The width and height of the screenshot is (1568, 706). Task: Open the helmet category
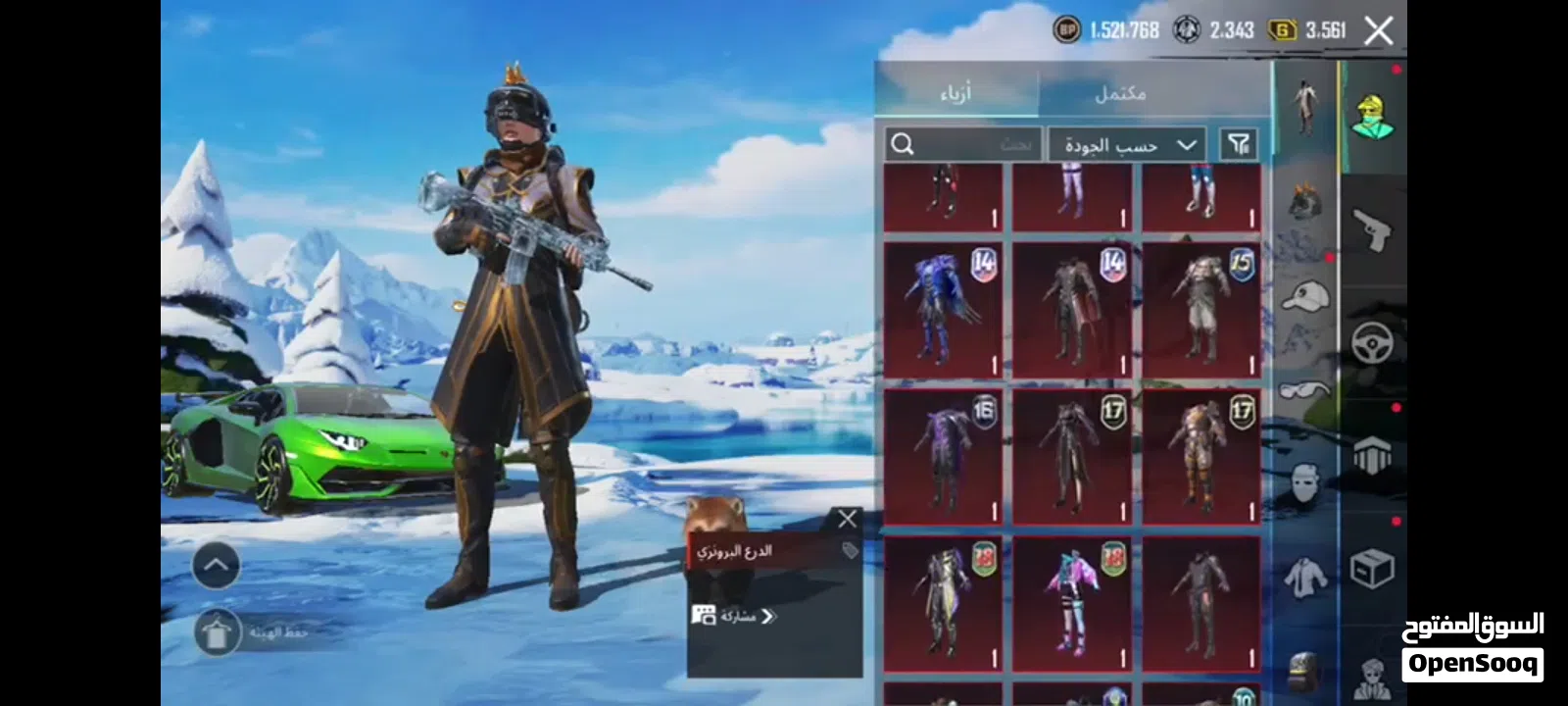(x=1304, y=202)
